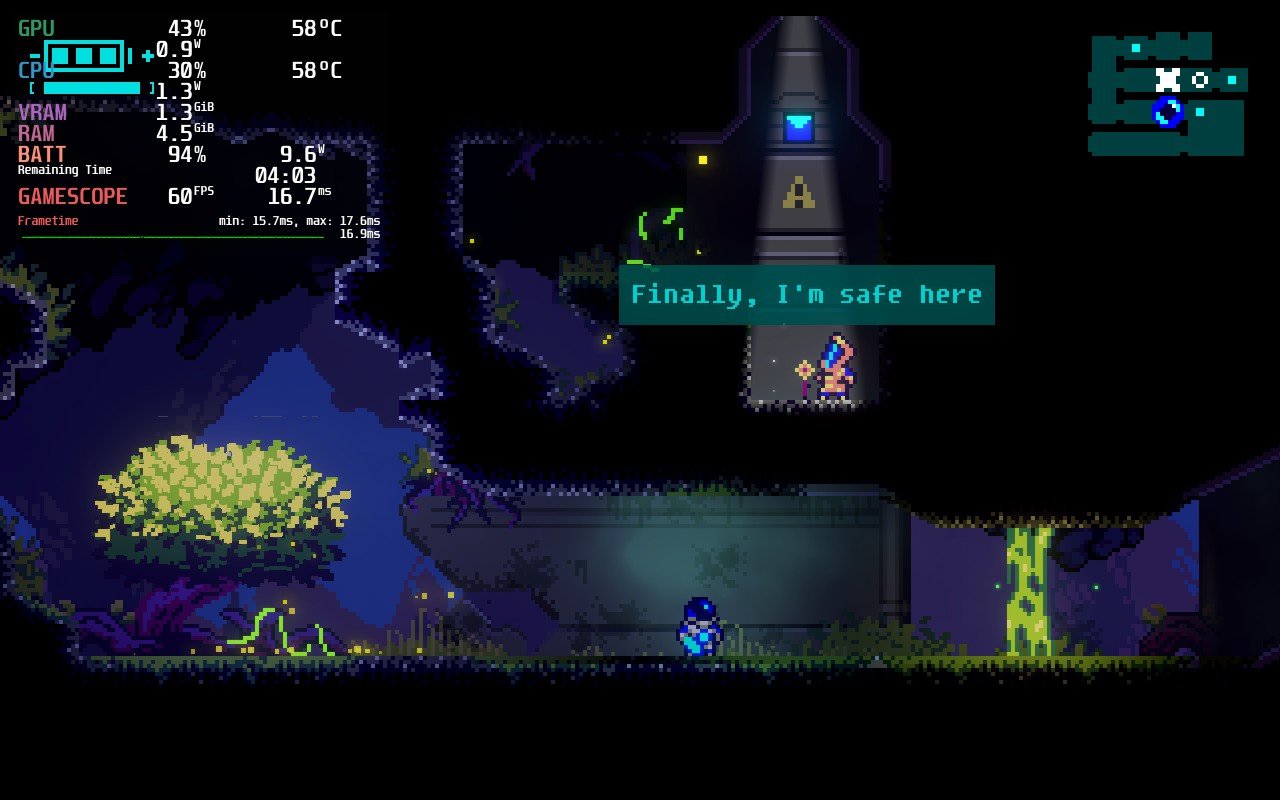Select the white ring marker on minimap

pyautogui.click(x=1200, y=80)
